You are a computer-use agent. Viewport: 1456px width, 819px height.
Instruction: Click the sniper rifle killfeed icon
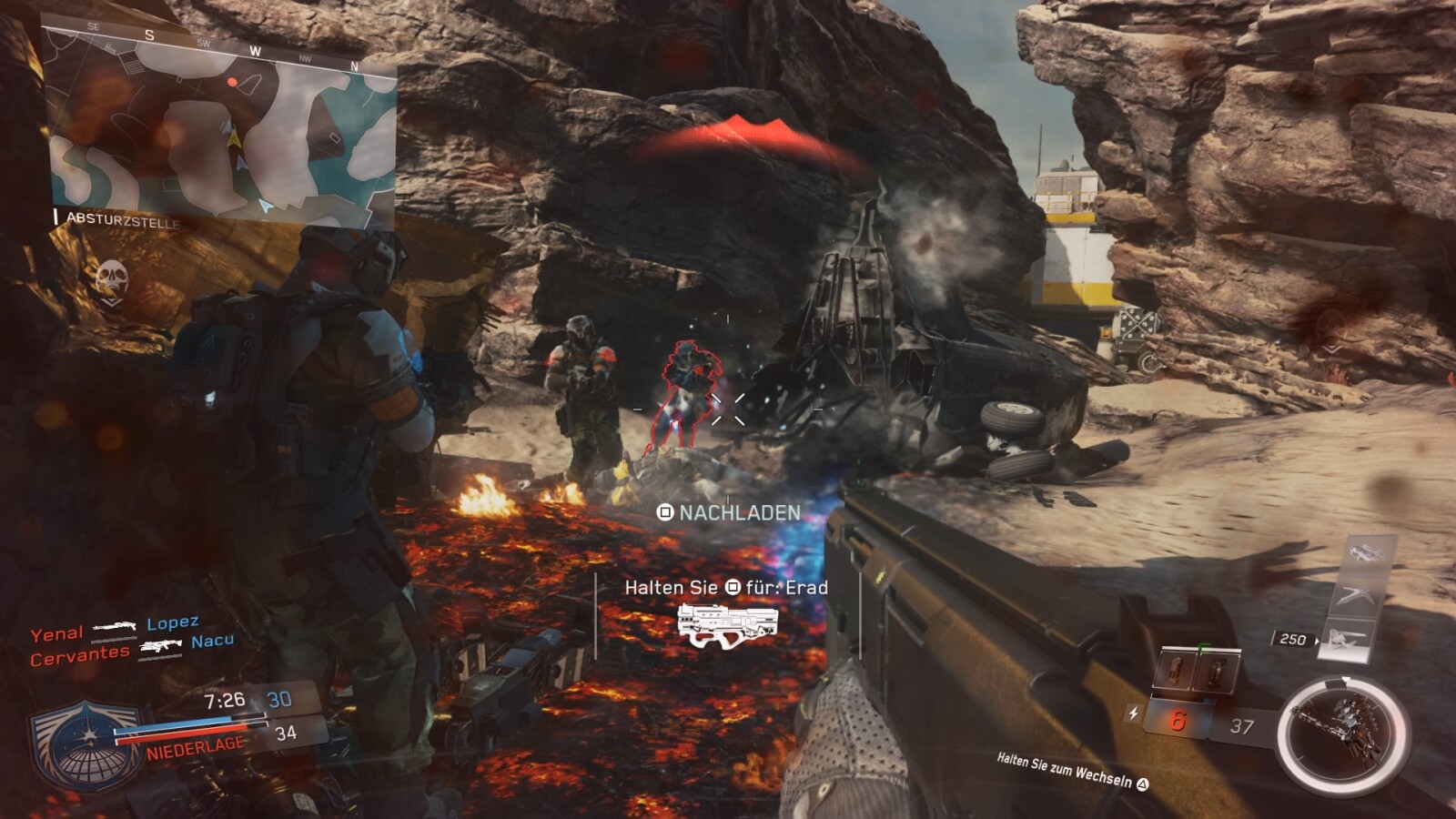tap(114, 628)
